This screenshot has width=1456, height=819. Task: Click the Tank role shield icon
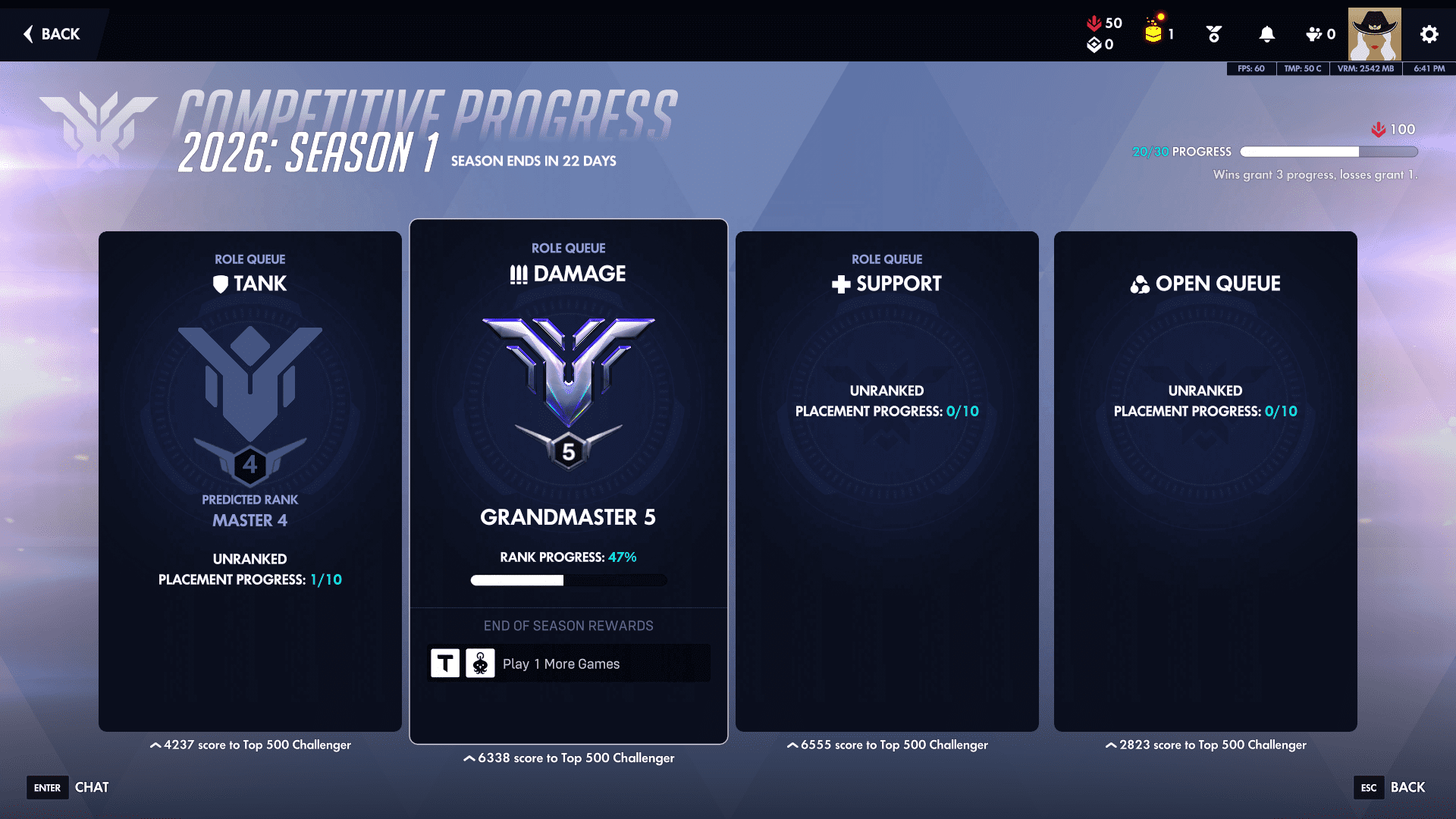coord(221,284)
